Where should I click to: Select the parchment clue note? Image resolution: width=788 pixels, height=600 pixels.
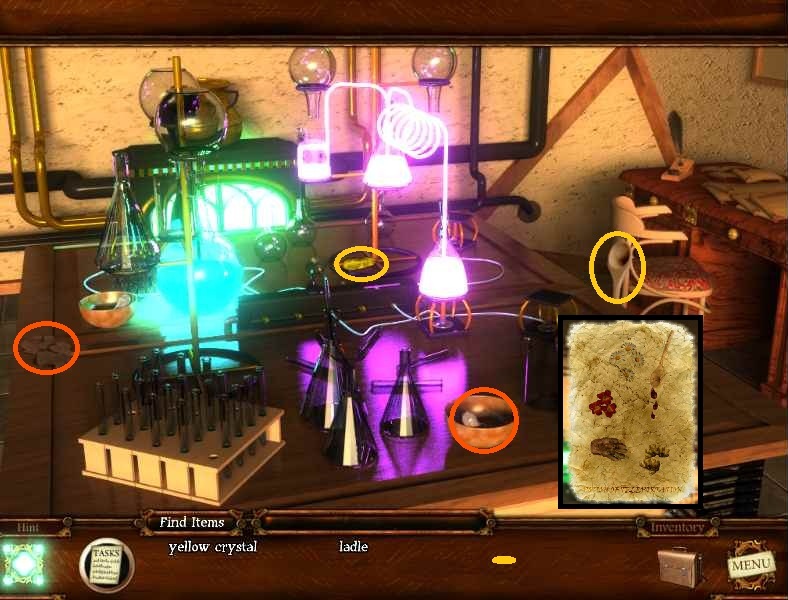(x=630, y=412)
